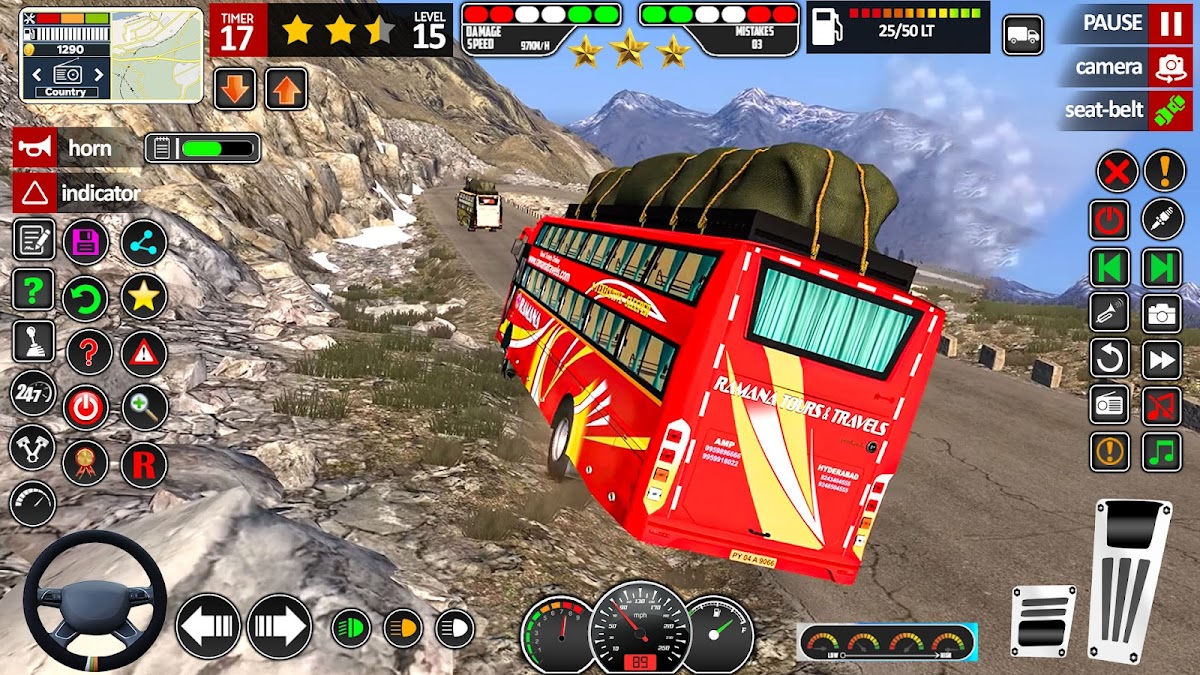
Task: Click the red X icon
Action: 1117,171
